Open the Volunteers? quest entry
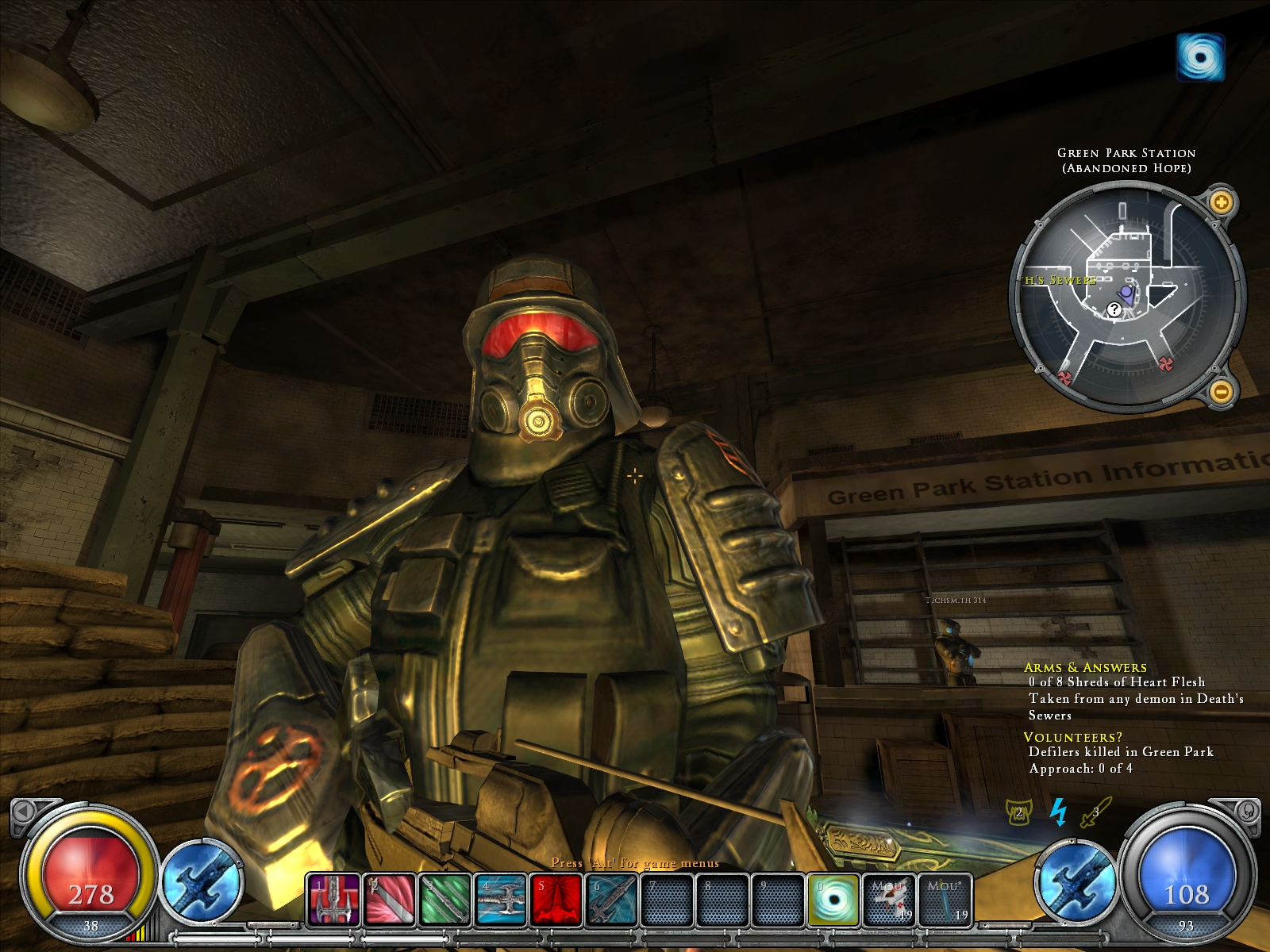 point(1072,737)
